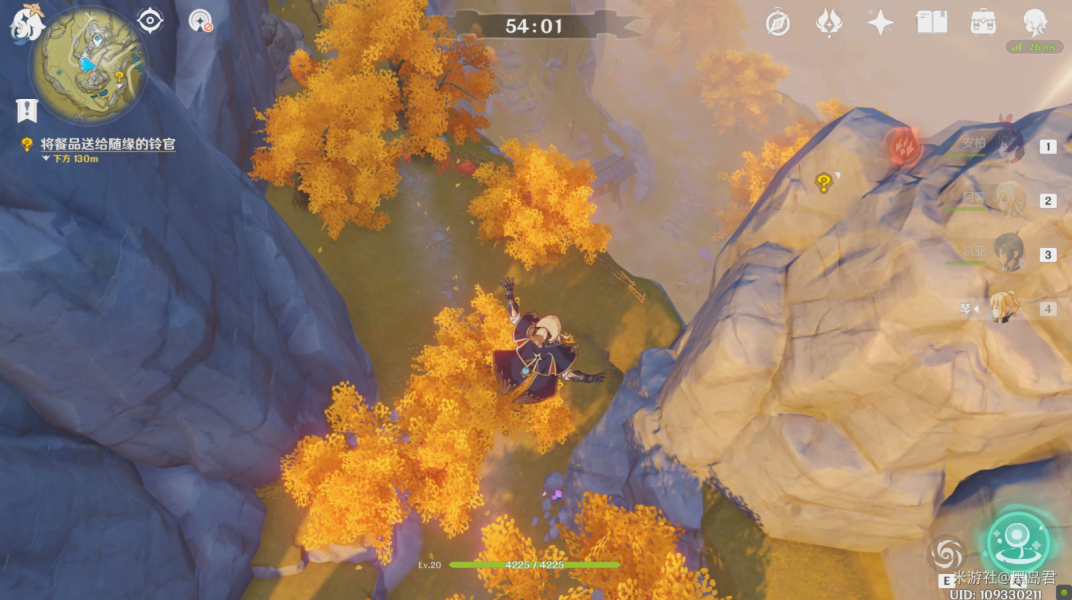This screenshot has height=600, width=1072.
Task: Switch to party member 凯亚
Action: pos(1006,254)
